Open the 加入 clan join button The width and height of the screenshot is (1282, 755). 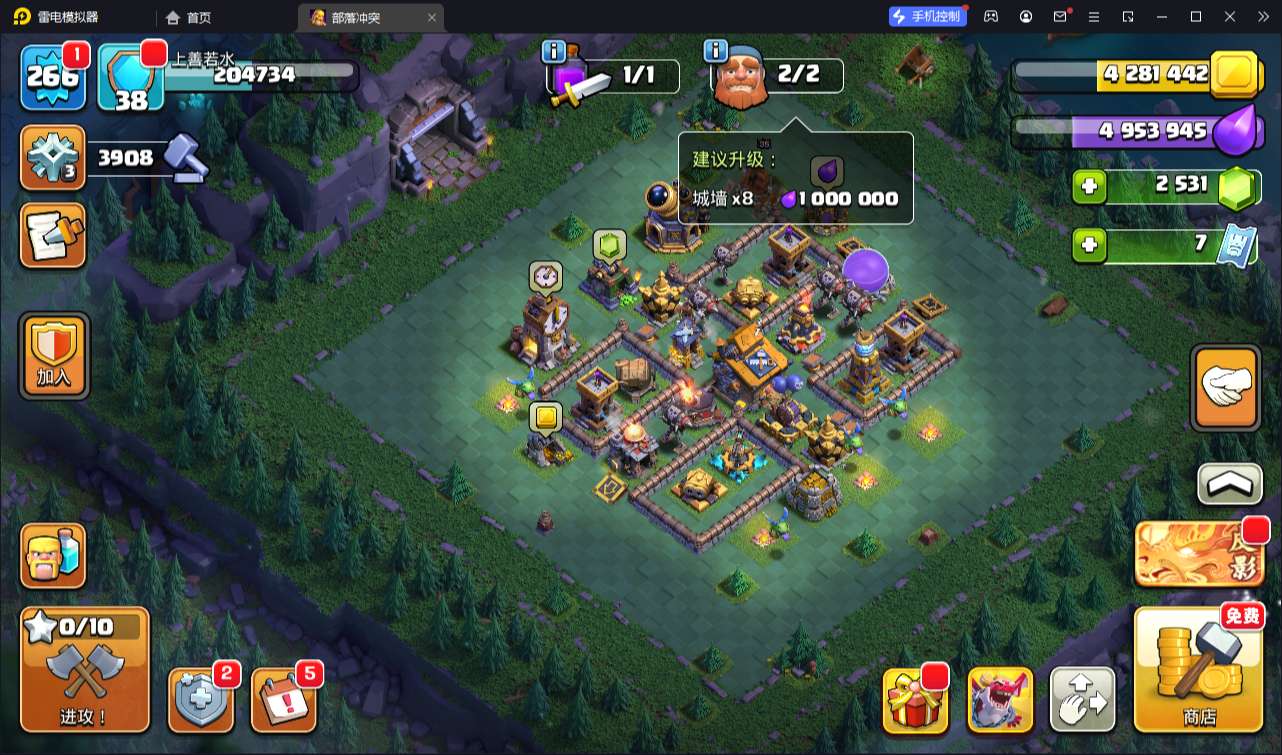tap(54, 355)
